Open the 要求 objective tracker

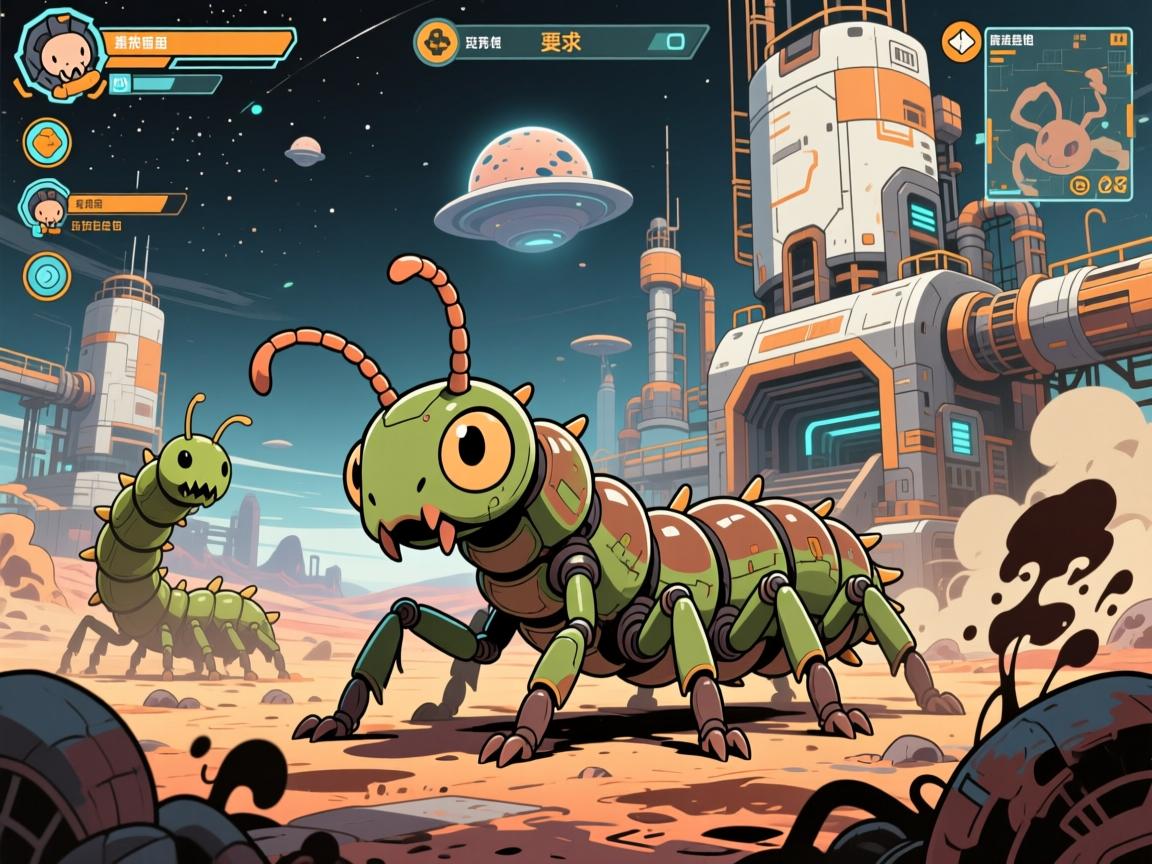561,42
